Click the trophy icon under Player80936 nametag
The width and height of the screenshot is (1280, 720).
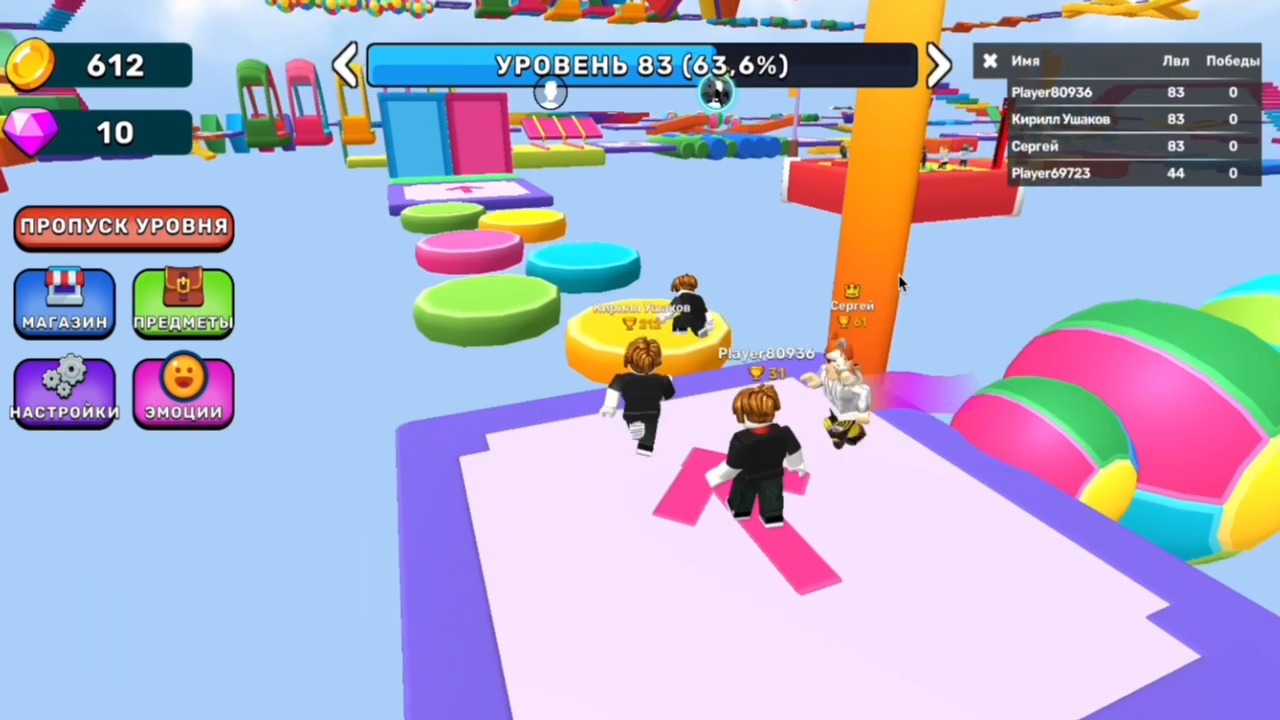click(x=757, y=374)
